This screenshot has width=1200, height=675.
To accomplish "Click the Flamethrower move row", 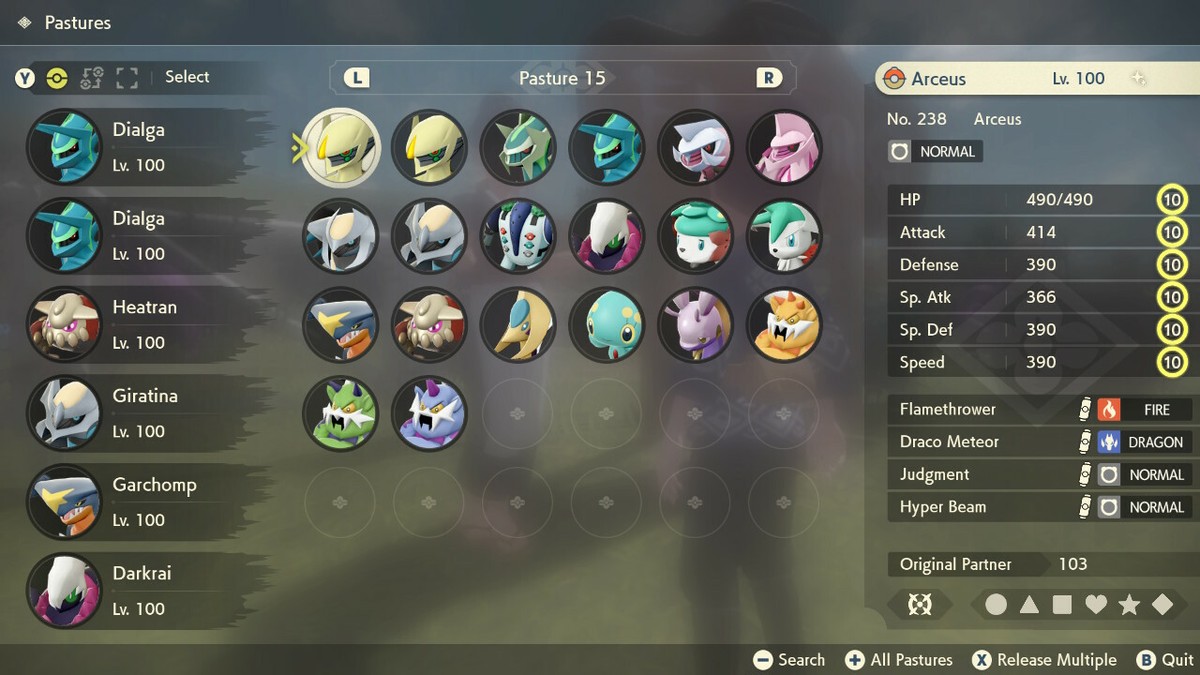I will (1040, 409).
